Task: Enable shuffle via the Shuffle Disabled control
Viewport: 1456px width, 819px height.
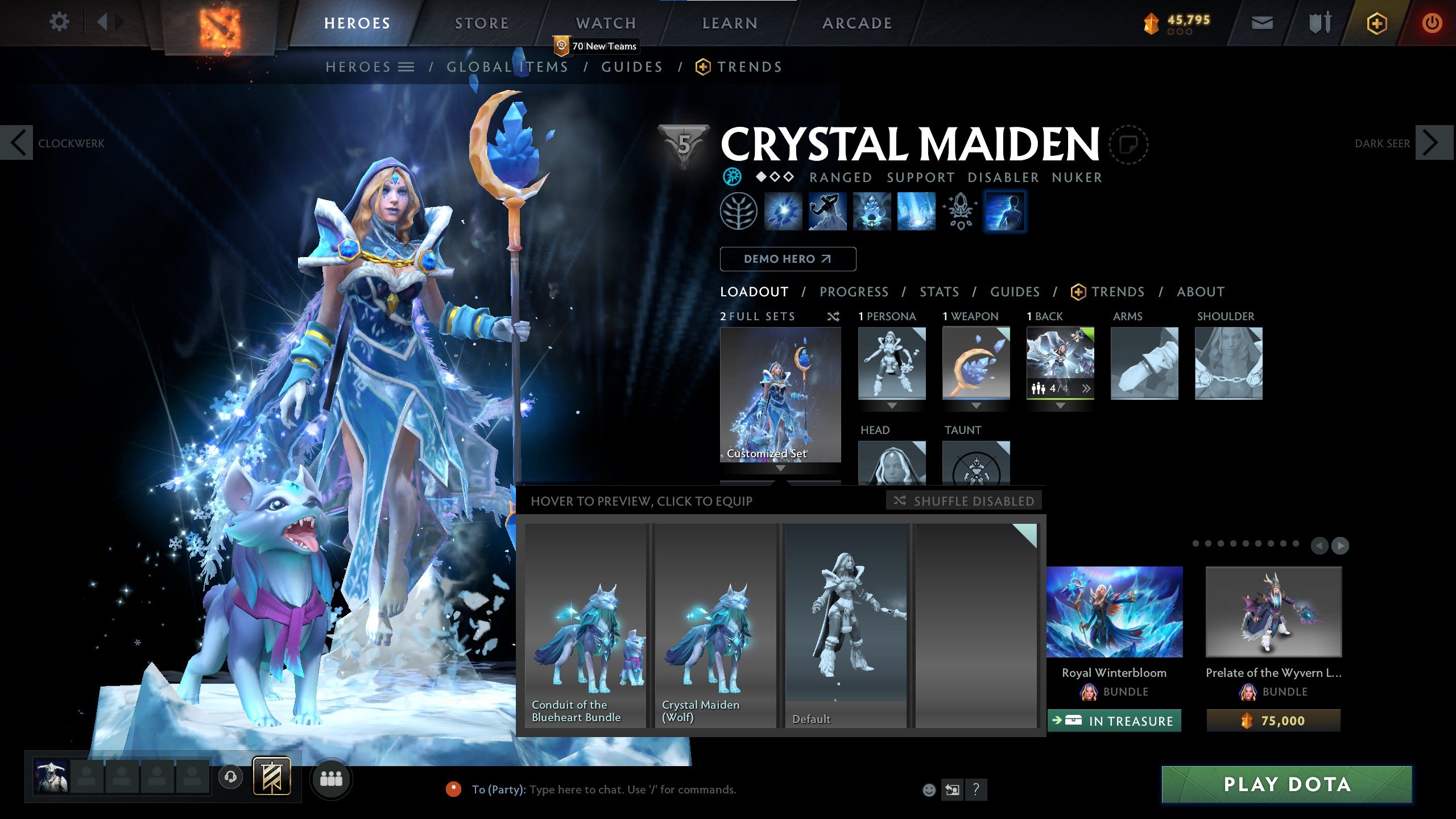Action: pos(963,501)
